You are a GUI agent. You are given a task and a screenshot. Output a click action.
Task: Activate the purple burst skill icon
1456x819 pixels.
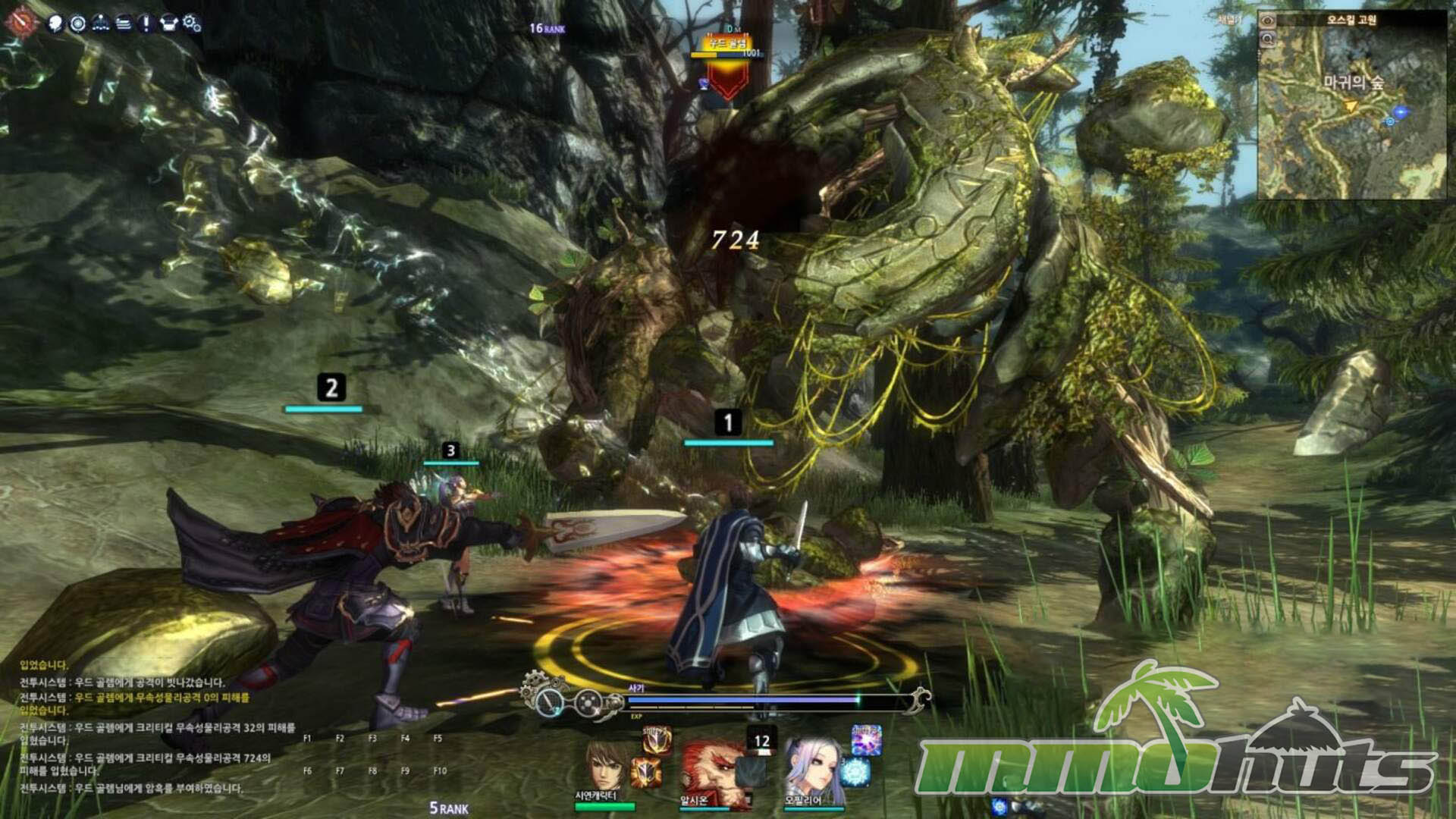pyautogui.click(x=865, y=739)
